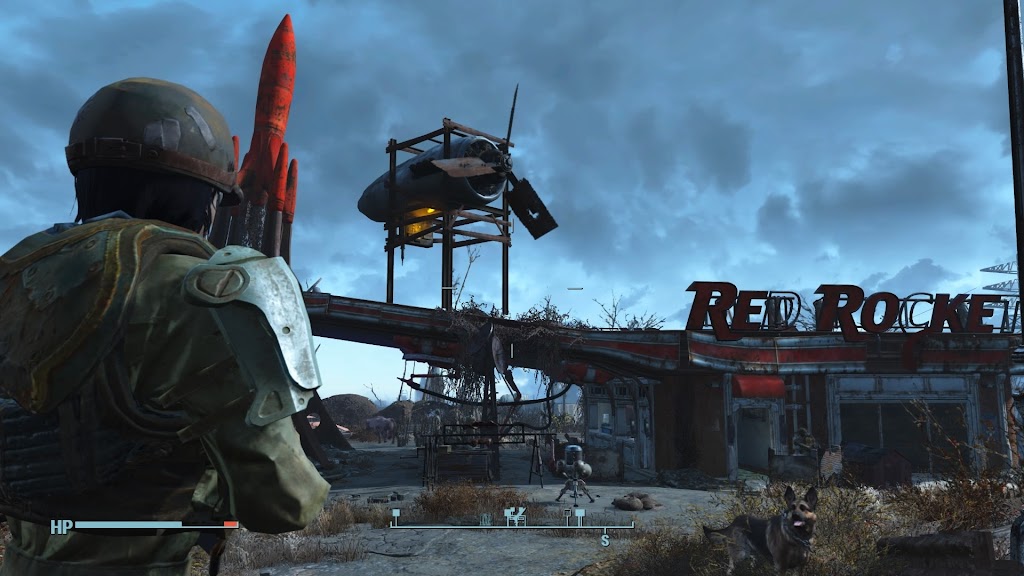Image resolution: width=1024 pixels, height=576 pixels.
Task: Click the faded location icon on the compass
Action: tap(486, 517)
